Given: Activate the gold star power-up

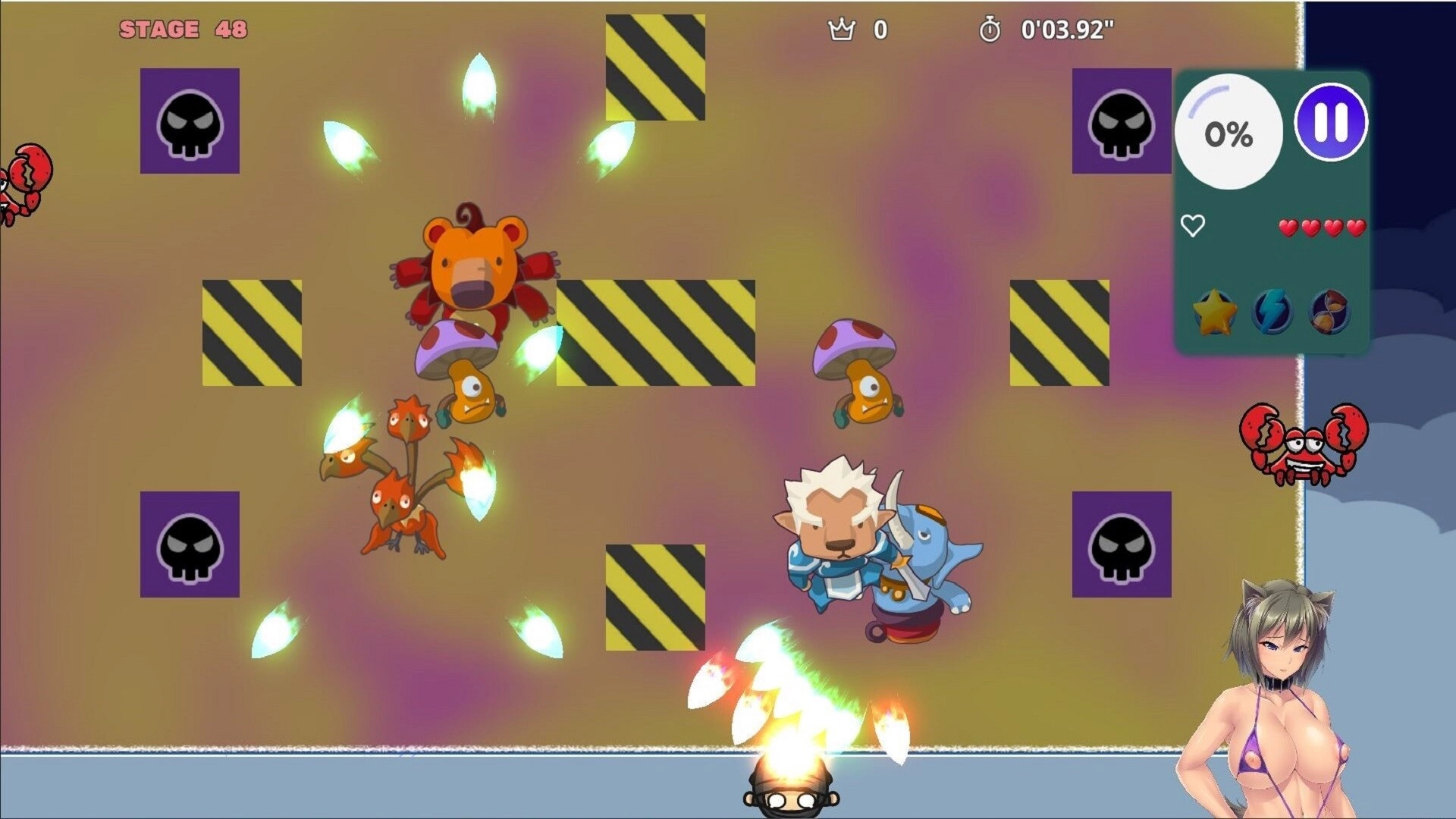Looking at the screenshot, I should tap(1215, 312).
